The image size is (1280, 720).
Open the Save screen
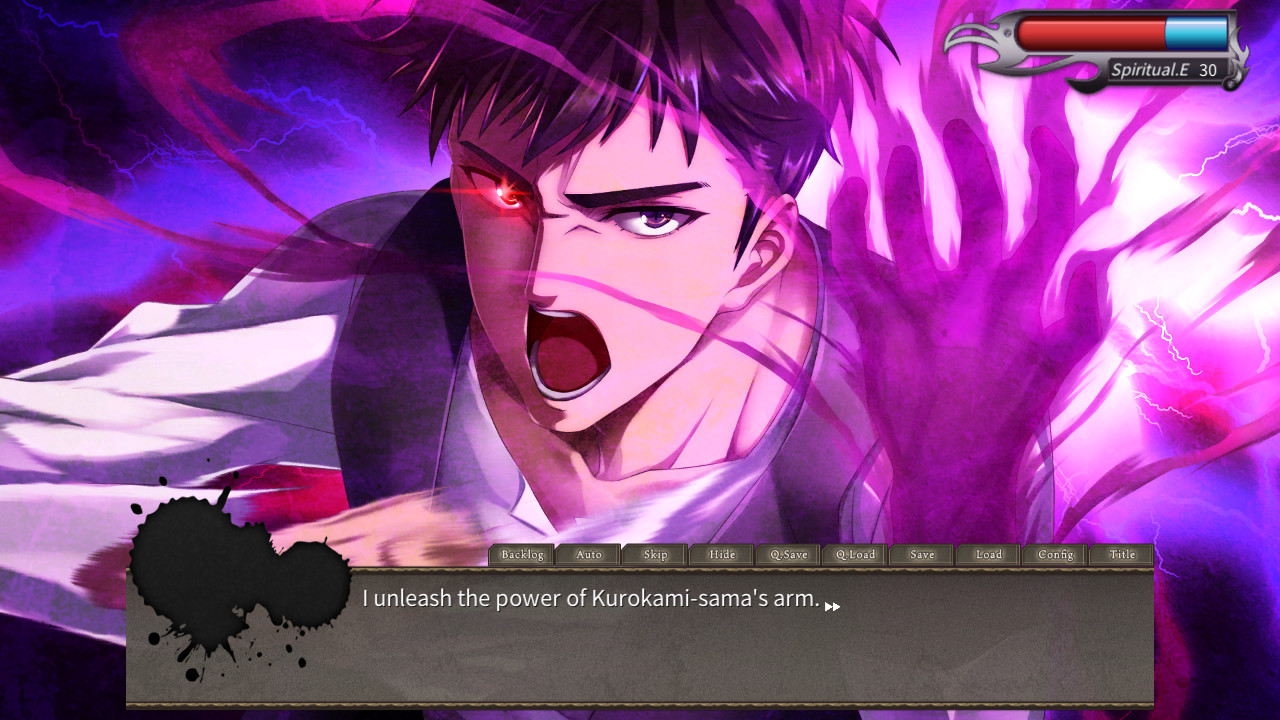tap(921, 555)
